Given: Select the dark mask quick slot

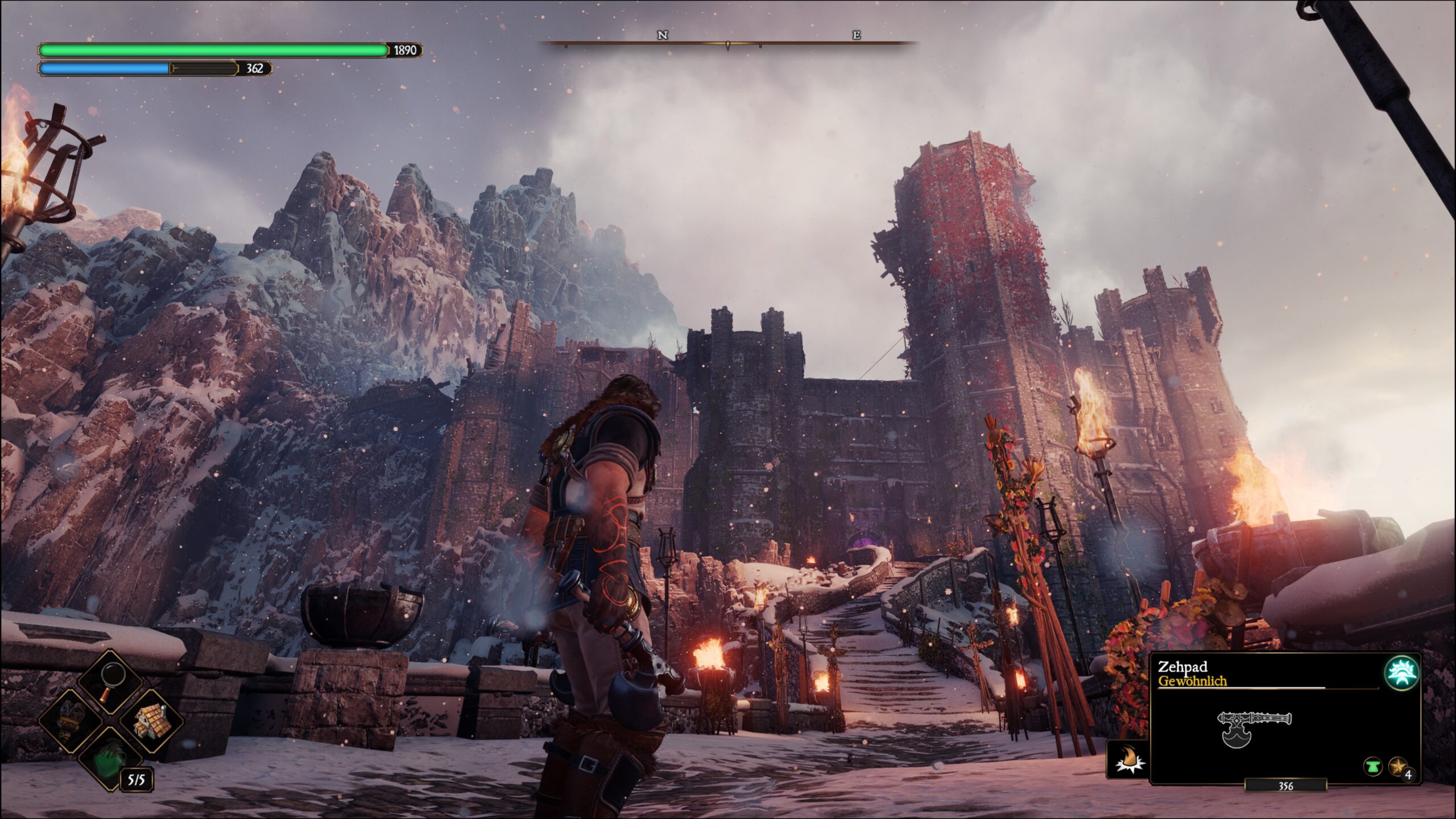Looking at the screenshot, I should click(x=70, y=721).
